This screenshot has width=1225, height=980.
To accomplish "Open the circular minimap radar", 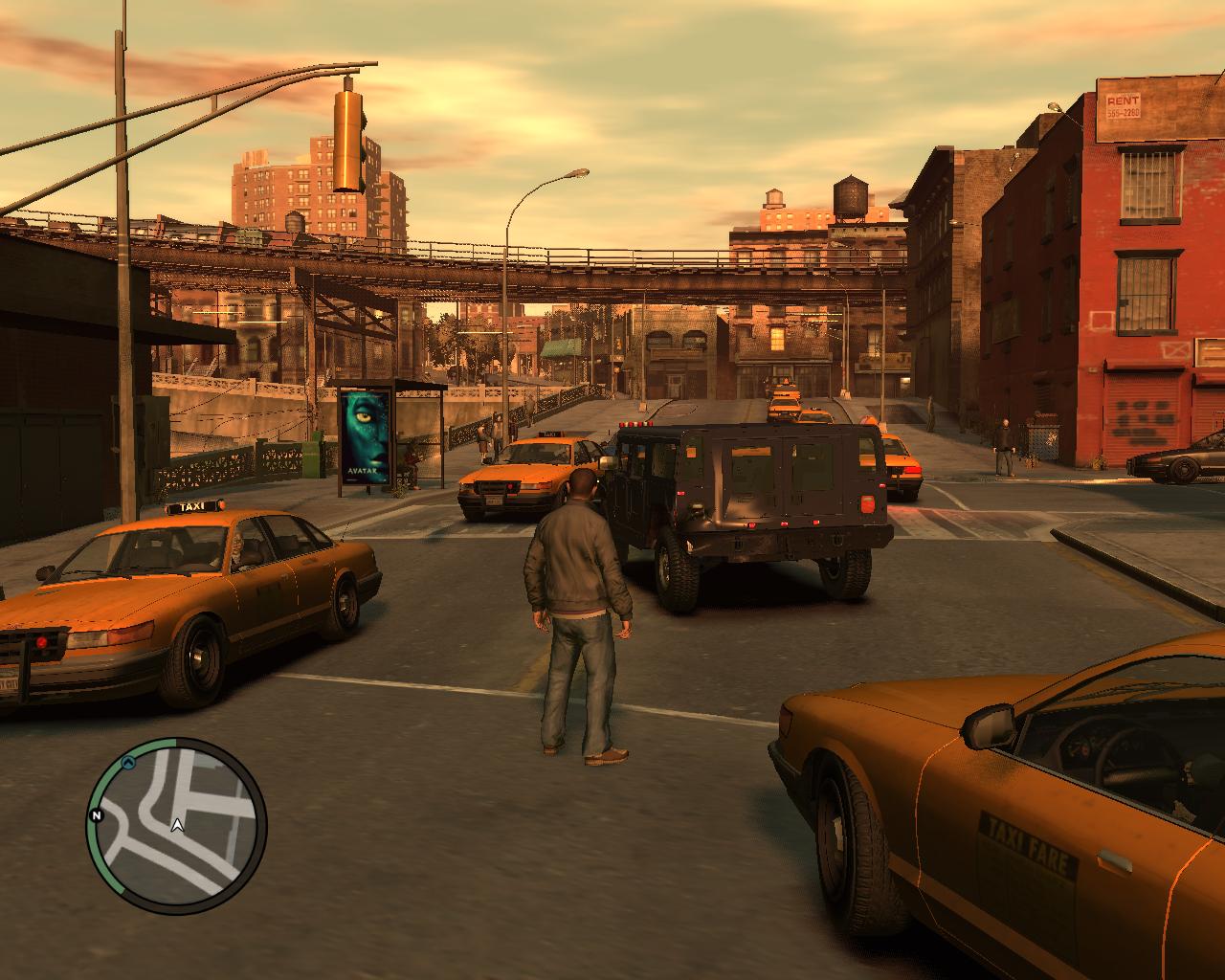I will point(176,826).
